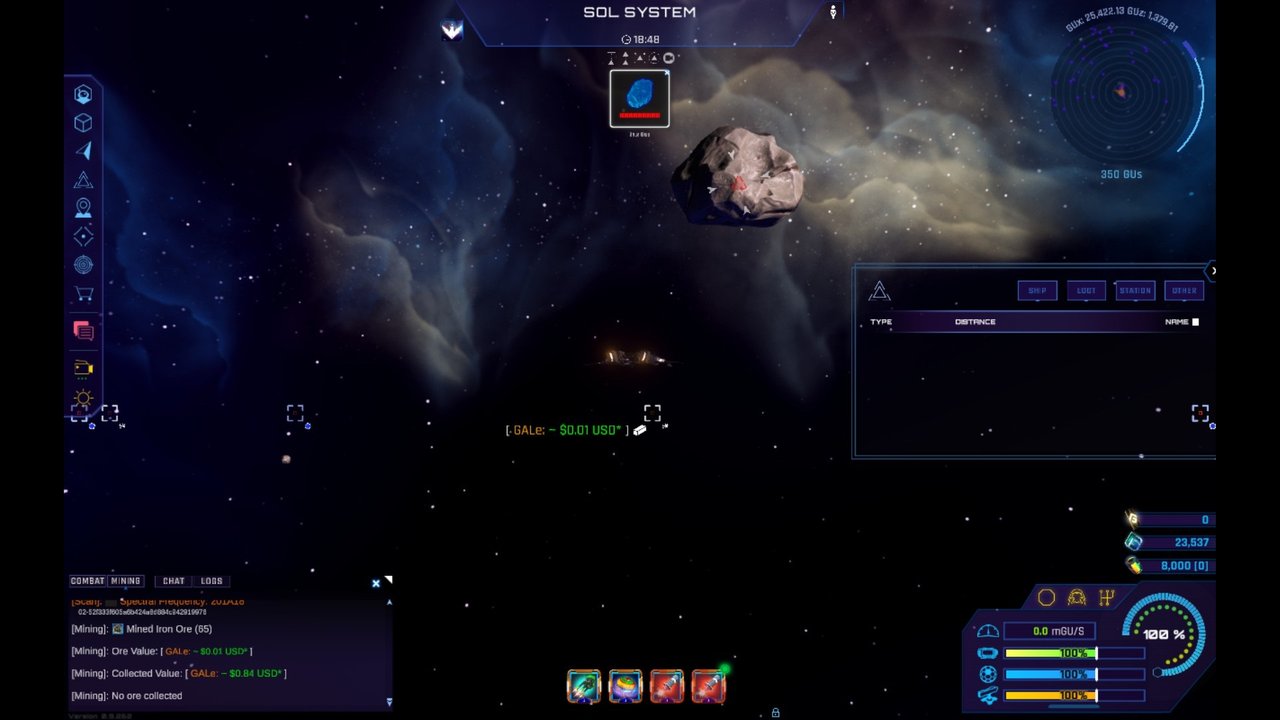The image size is (1280, 720).
Task: Open the MINING log tab
Action: point(126,580)
